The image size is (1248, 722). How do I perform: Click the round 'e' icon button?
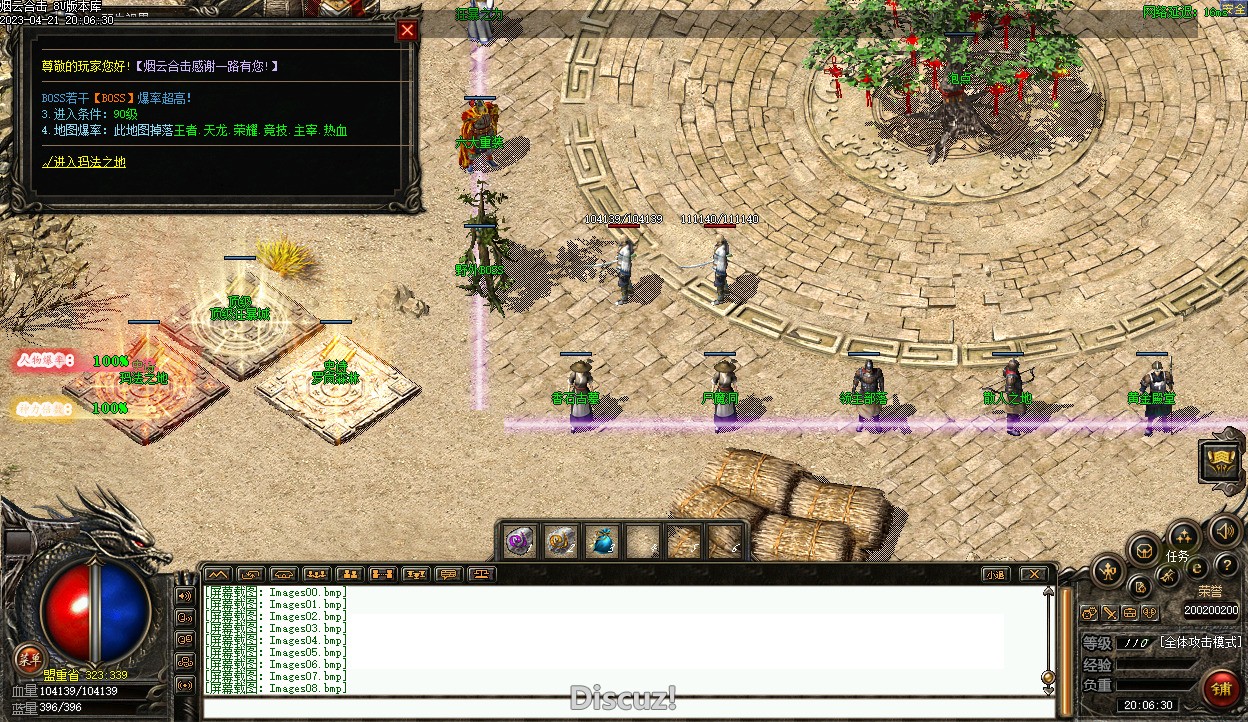point(1196,569)
